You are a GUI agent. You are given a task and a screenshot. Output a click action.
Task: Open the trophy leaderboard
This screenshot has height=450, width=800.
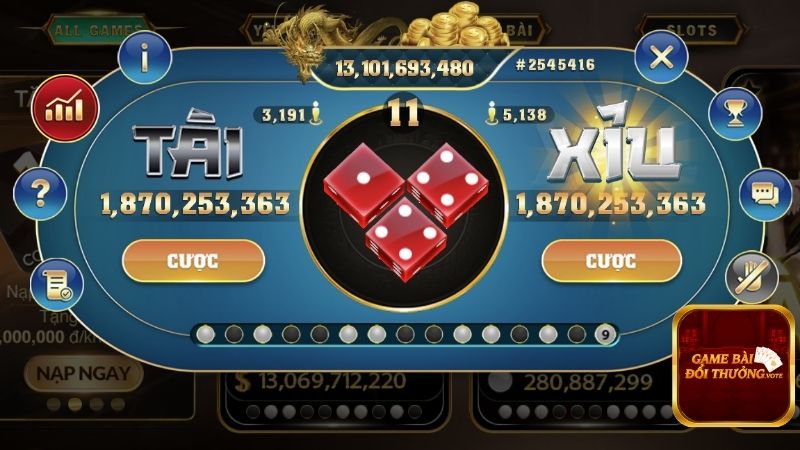pyautogui.click(x=735, y=111)
